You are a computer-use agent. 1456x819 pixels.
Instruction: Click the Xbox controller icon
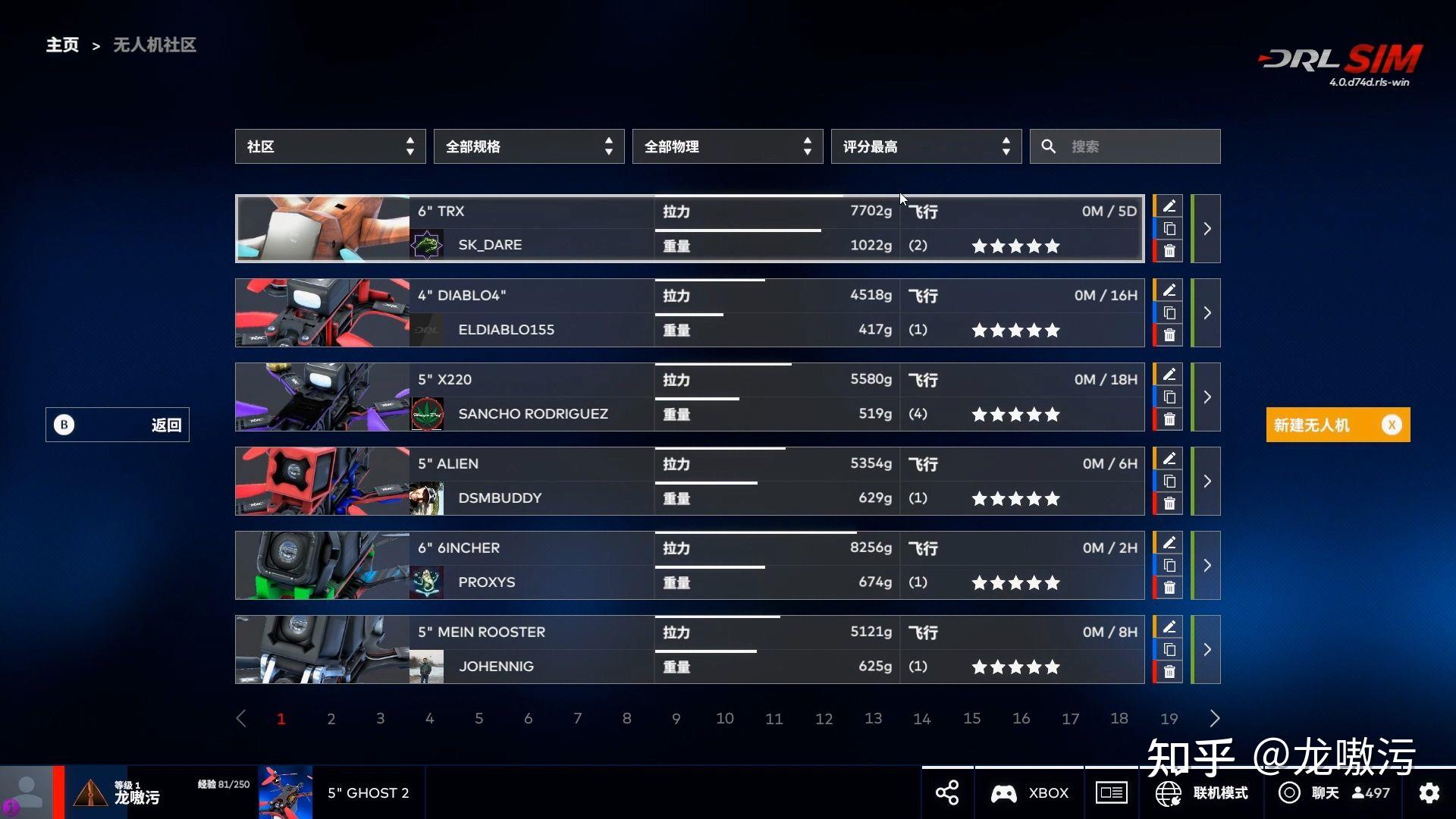[x=1003, y=792]
